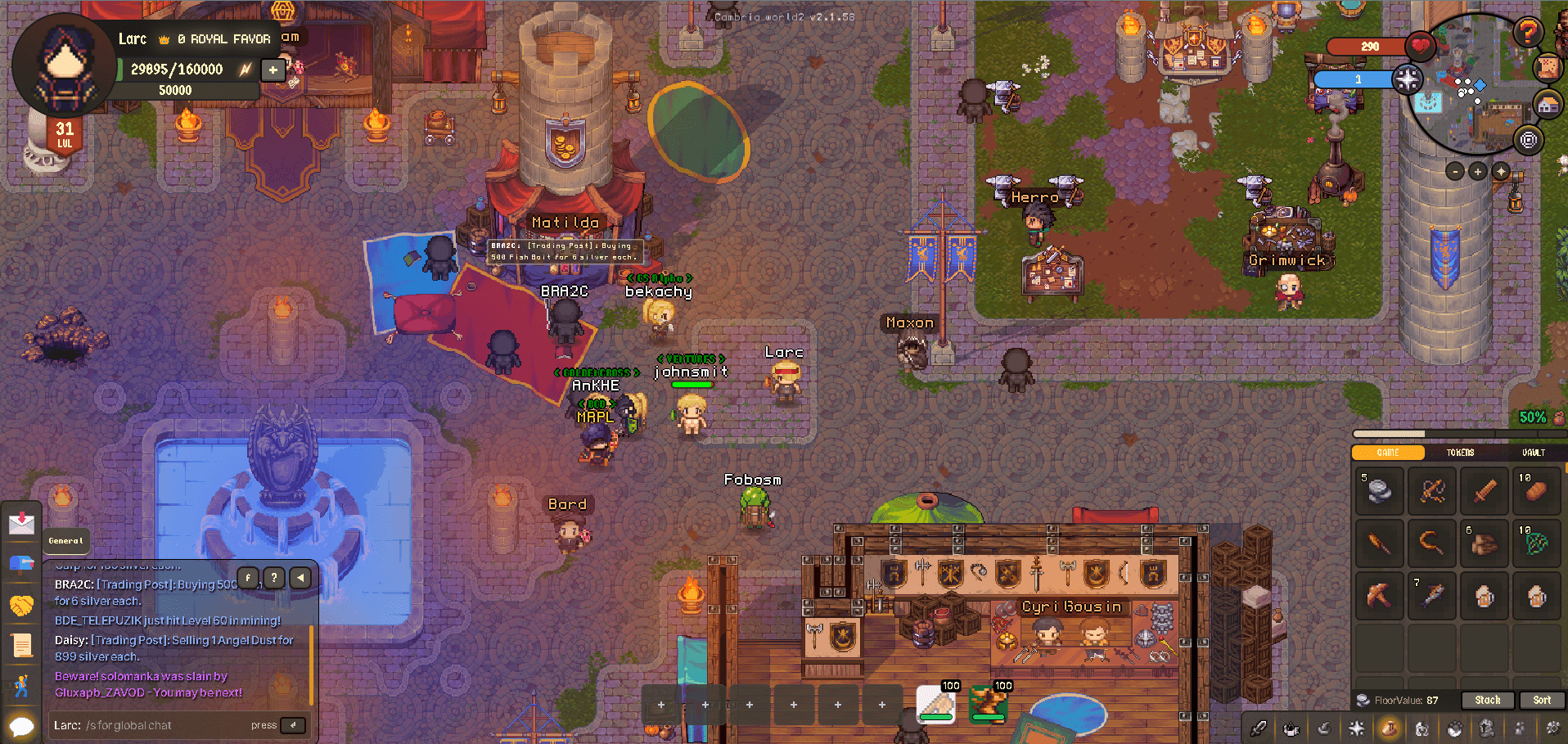Mute chat with the speaker icon
This screenshot has height=744, width=1568.
tap(300, 577)
